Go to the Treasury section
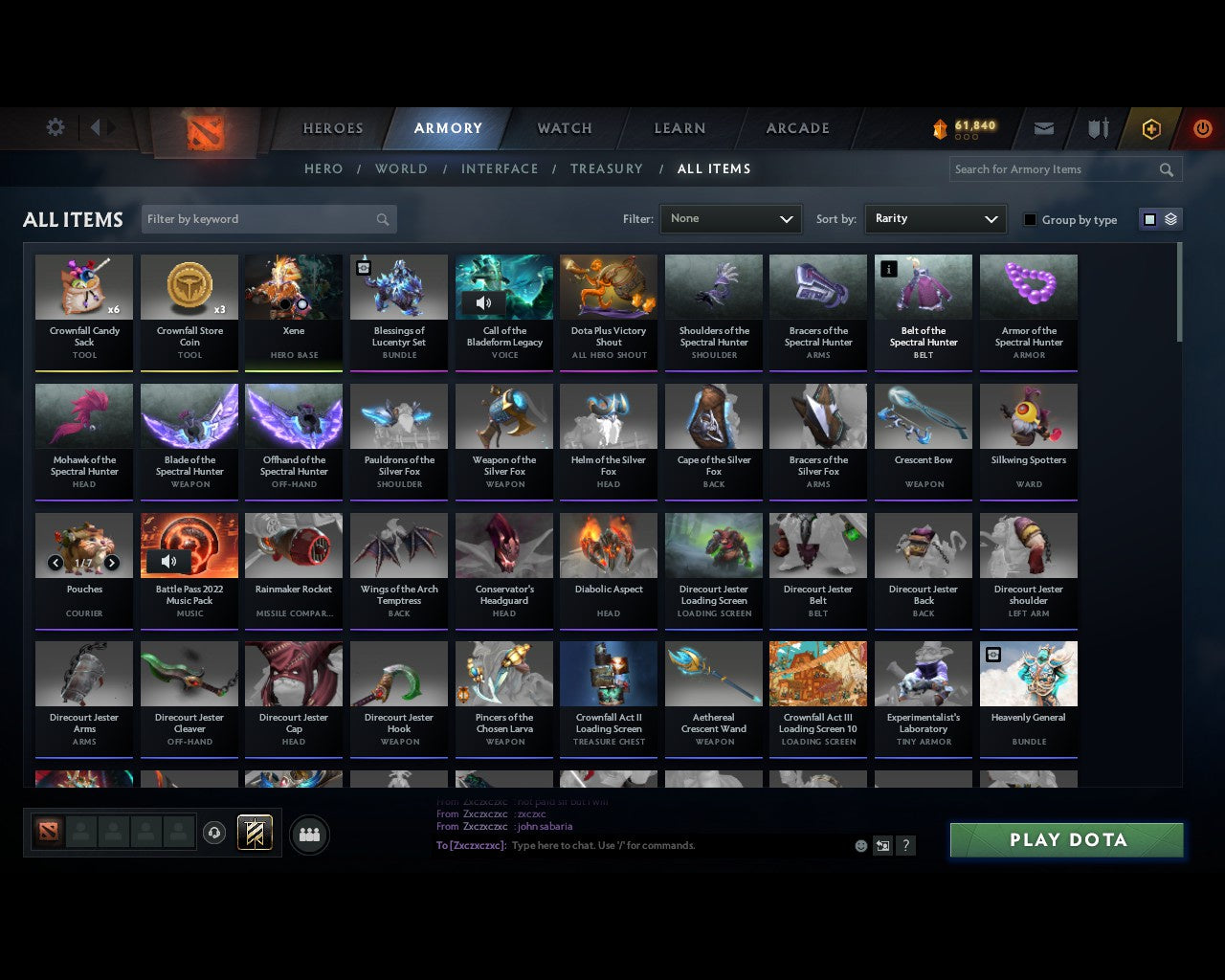Screen dimensions: 1225x980 607,168
